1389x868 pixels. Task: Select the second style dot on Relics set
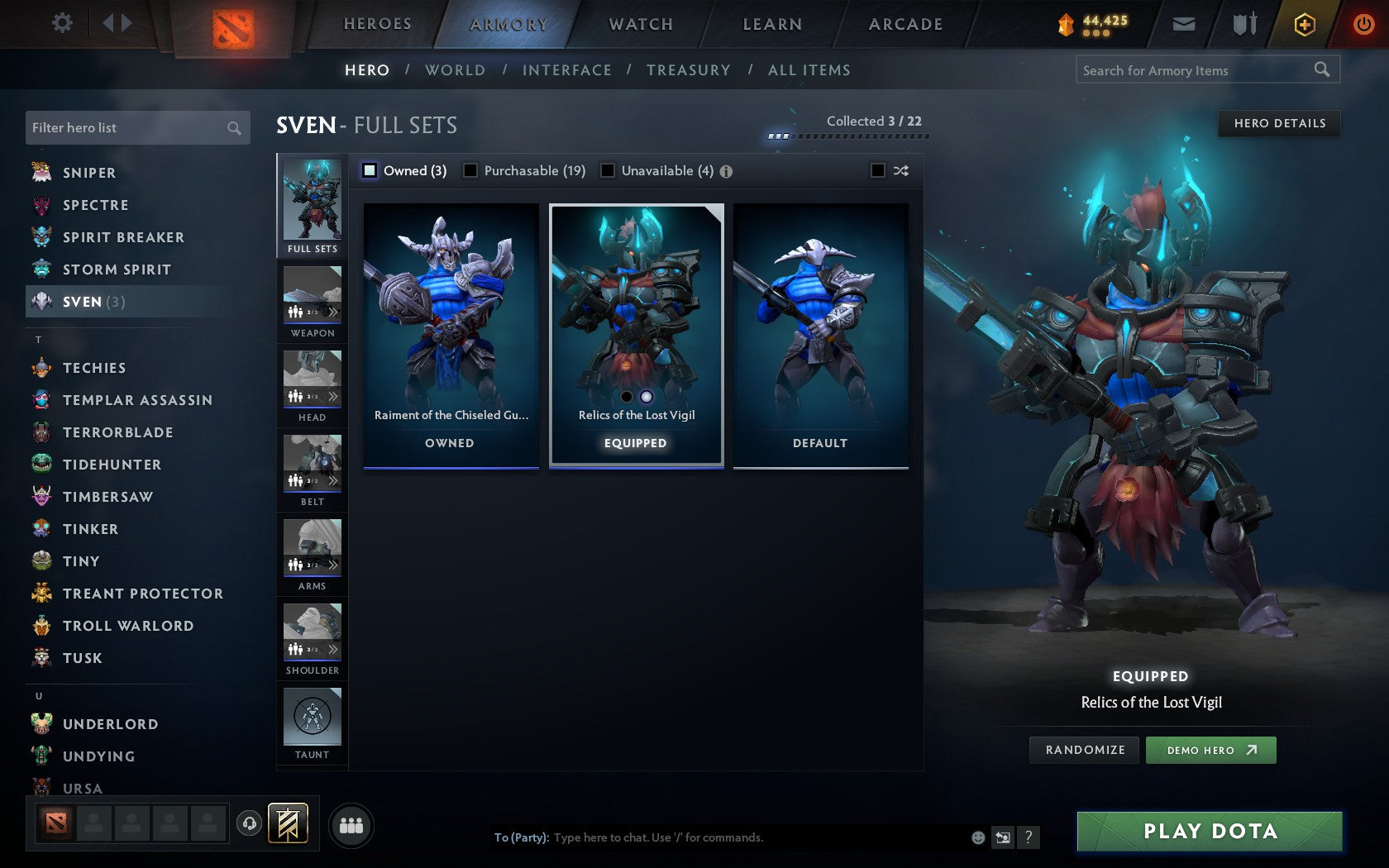[646, 397]
